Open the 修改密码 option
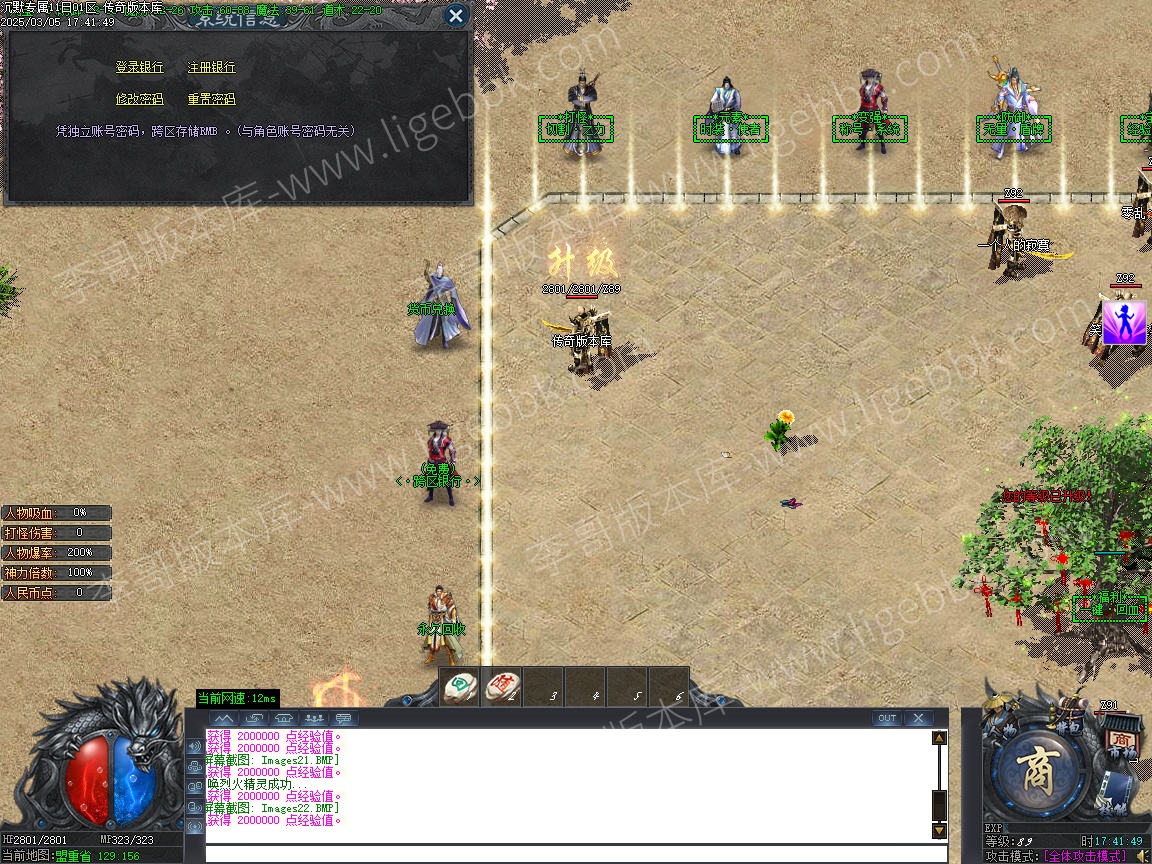 pyautogui.click(x=139, y=99)
